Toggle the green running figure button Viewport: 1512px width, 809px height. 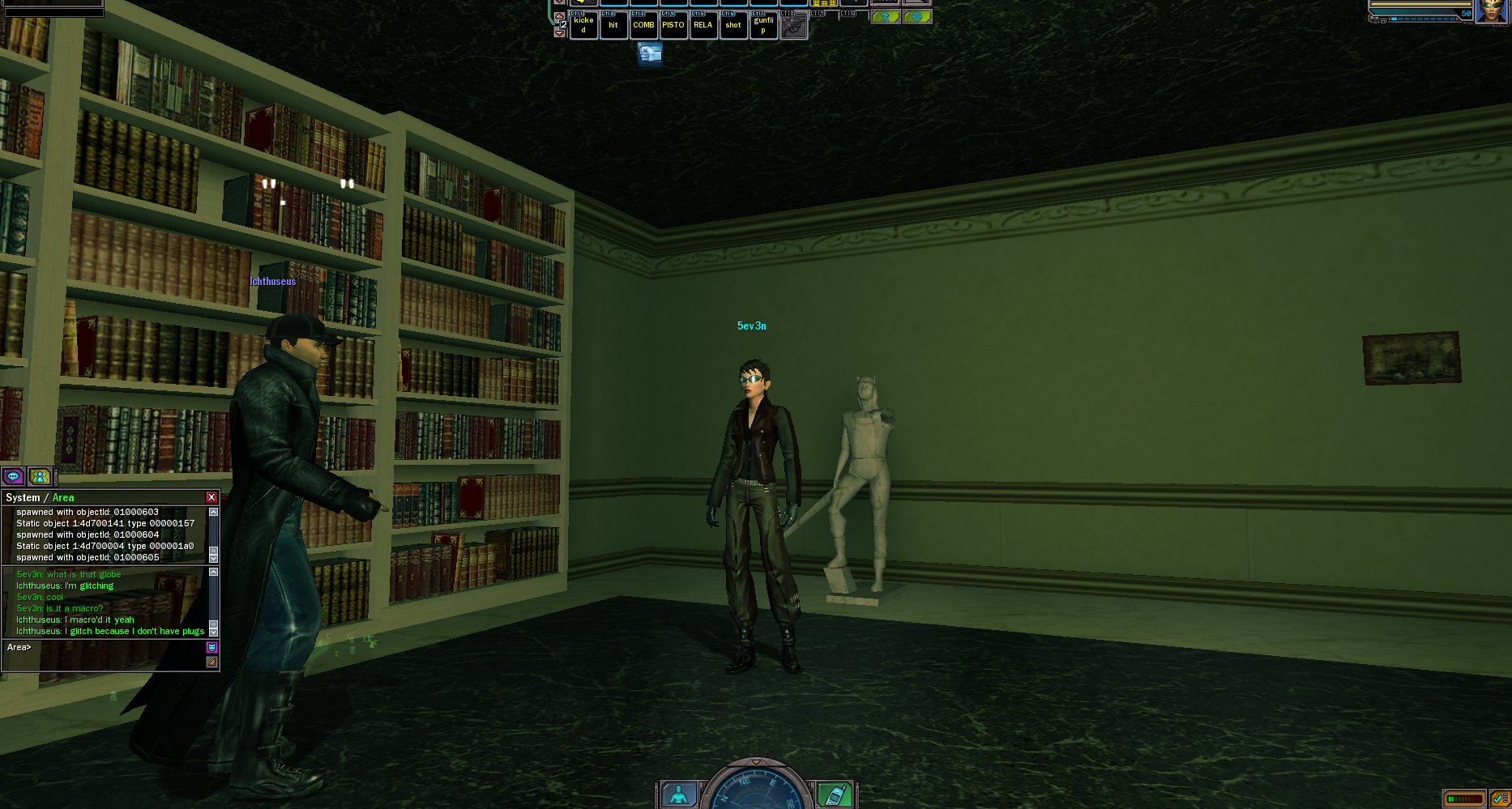click(886, 17)
